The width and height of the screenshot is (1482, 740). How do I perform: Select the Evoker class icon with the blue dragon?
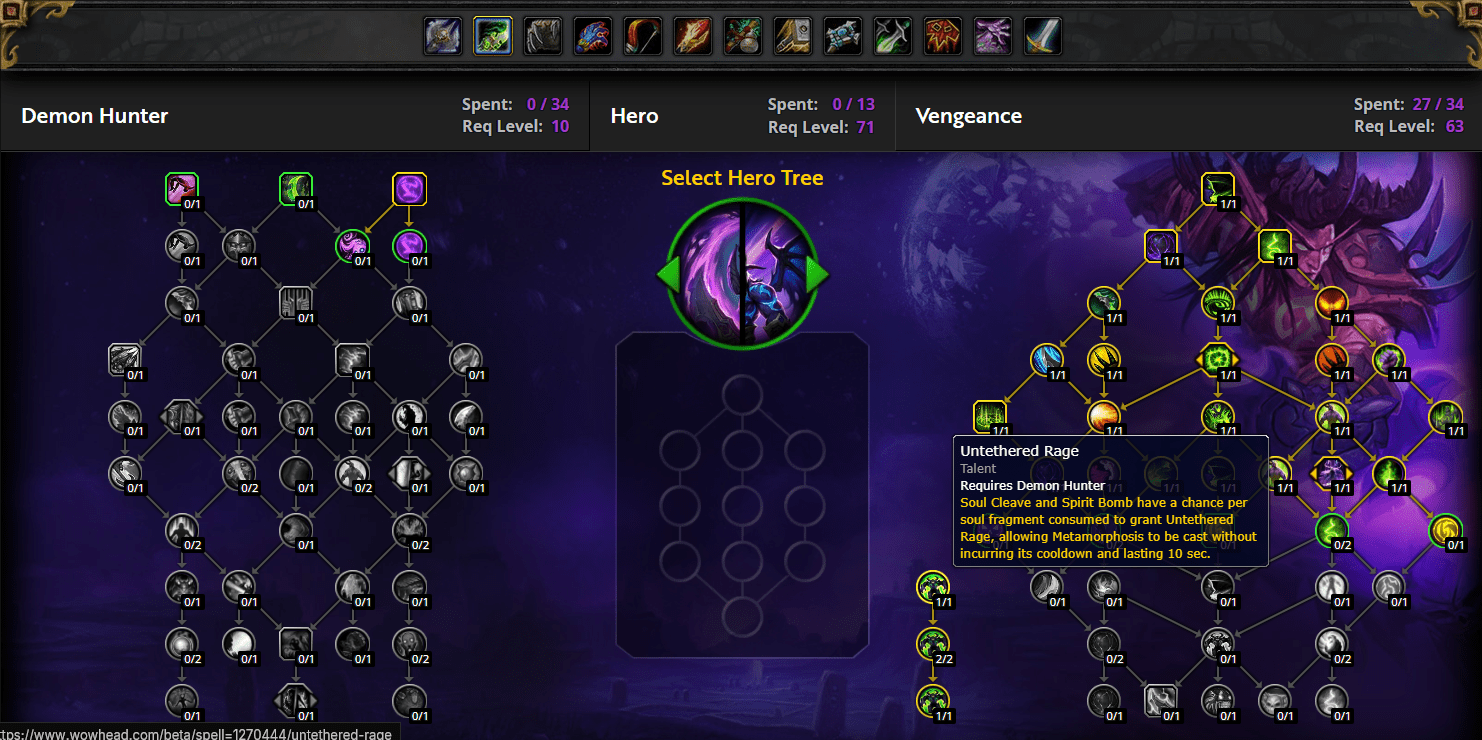(592, 35)
